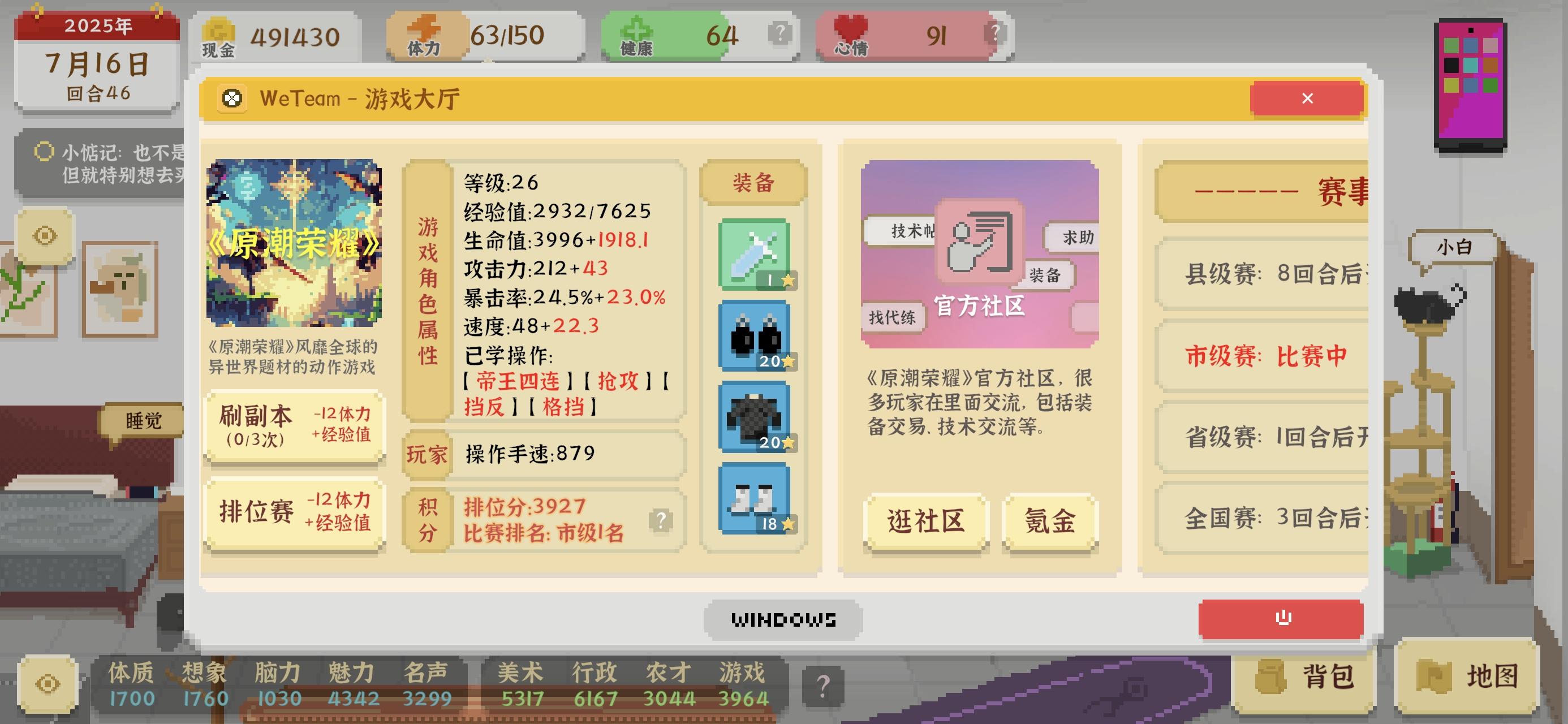Start a 排位赛 ranked match
Screen dimensions: 1568x724
[295, 515]
